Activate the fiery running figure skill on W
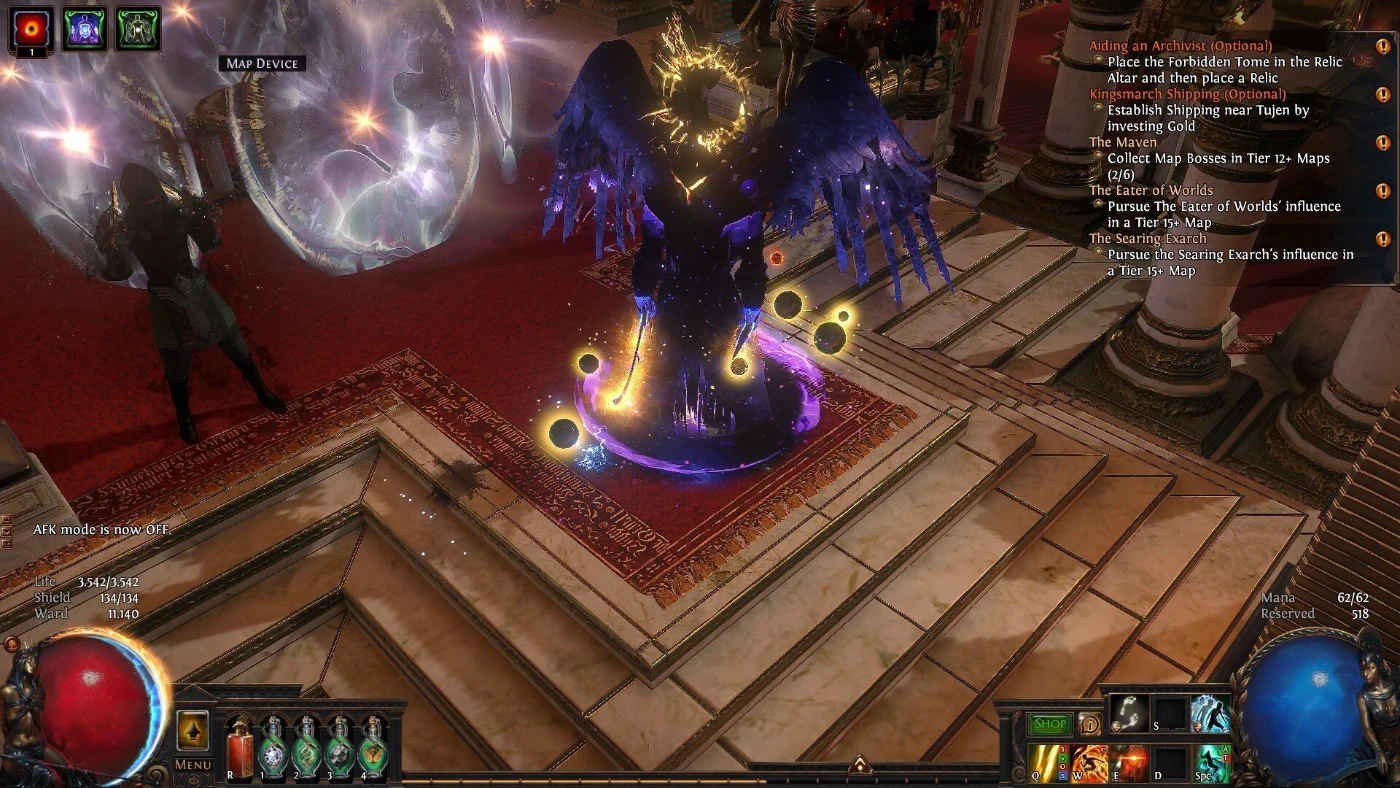The image size is (1400, 788). coord(1090,764)
